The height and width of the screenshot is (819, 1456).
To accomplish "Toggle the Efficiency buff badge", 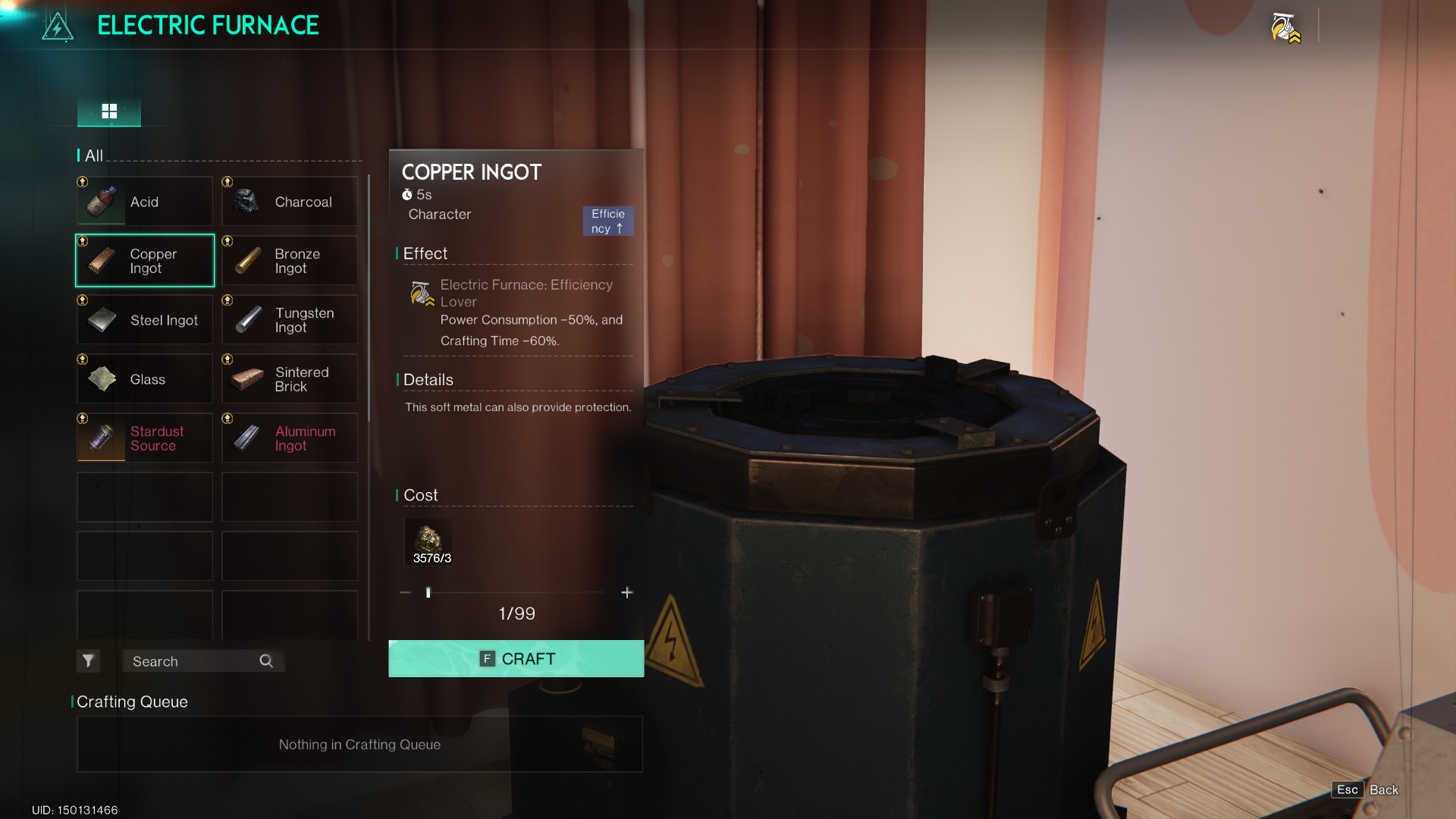I will (x=607, y=221).
